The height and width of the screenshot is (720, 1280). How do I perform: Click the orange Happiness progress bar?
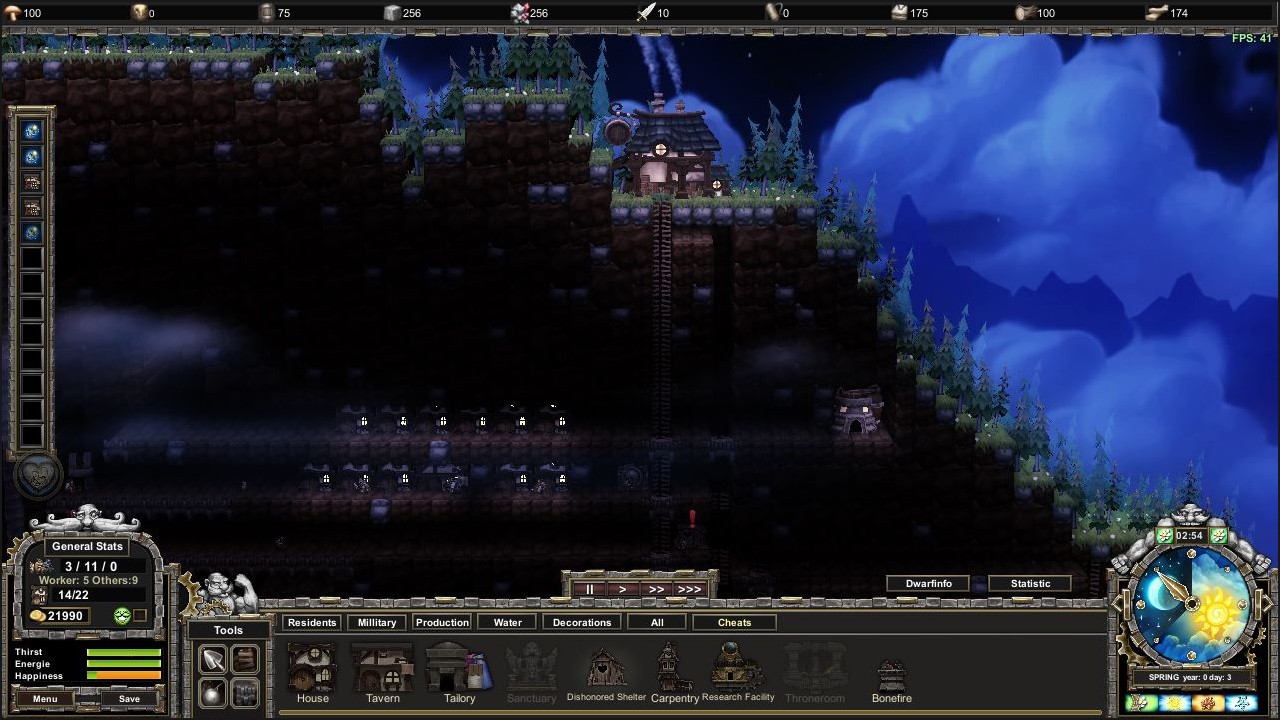click(x=125, y=676)
